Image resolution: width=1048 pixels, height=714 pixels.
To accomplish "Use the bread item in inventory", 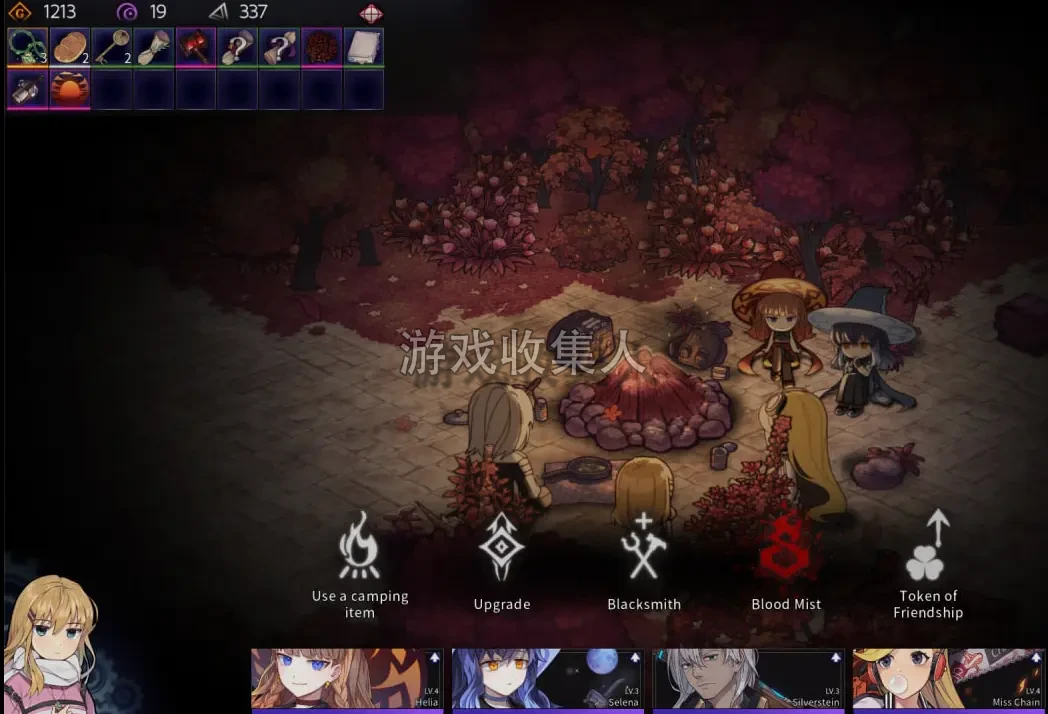I will click(x=69, y=47).
